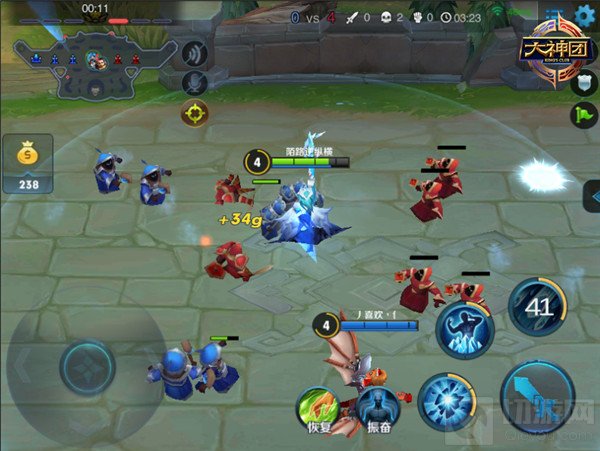This screenshot has height=451, width=600.
Task: Tap the battlefield minimap
Action: pos(95,64)
